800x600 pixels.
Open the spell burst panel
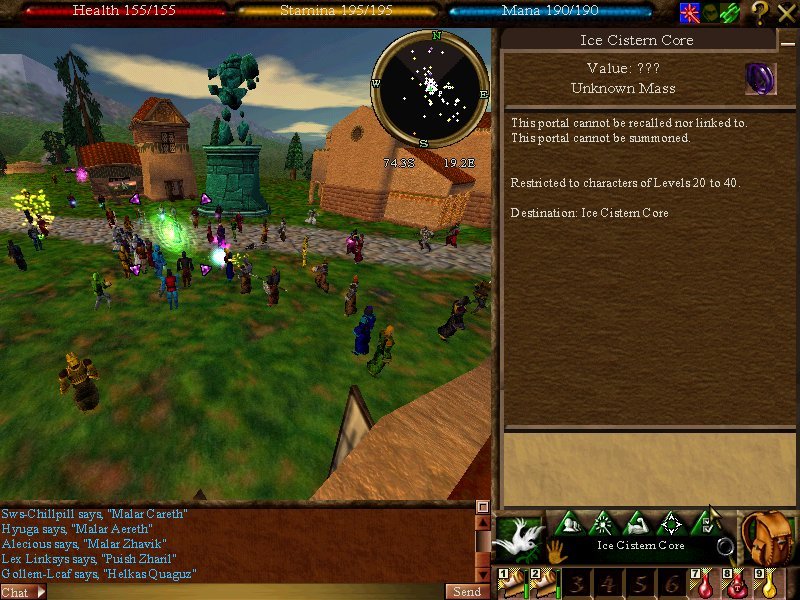[603, 523]
